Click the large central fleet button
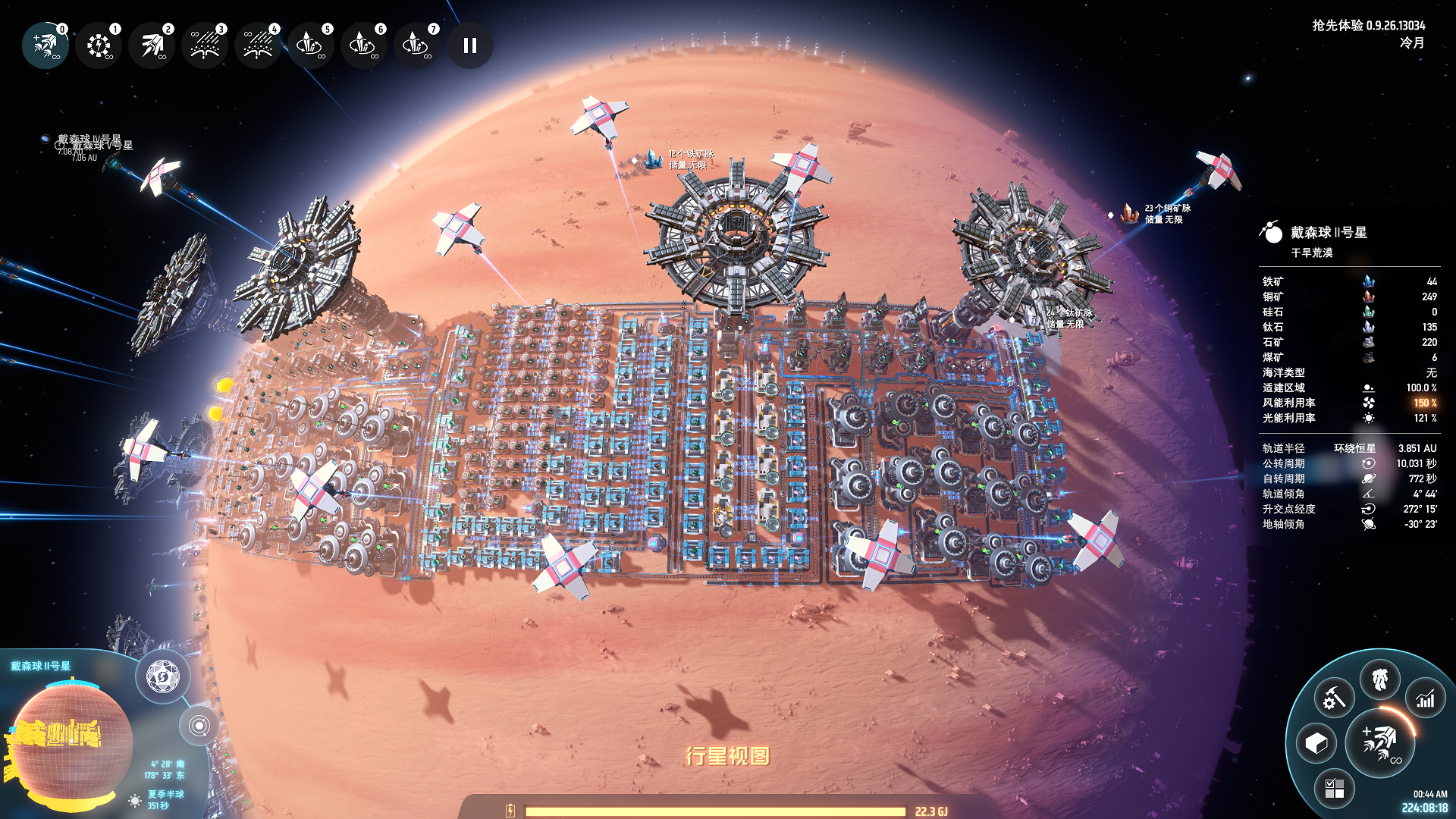This screenshot has width=1456, height=819. 1380,743
